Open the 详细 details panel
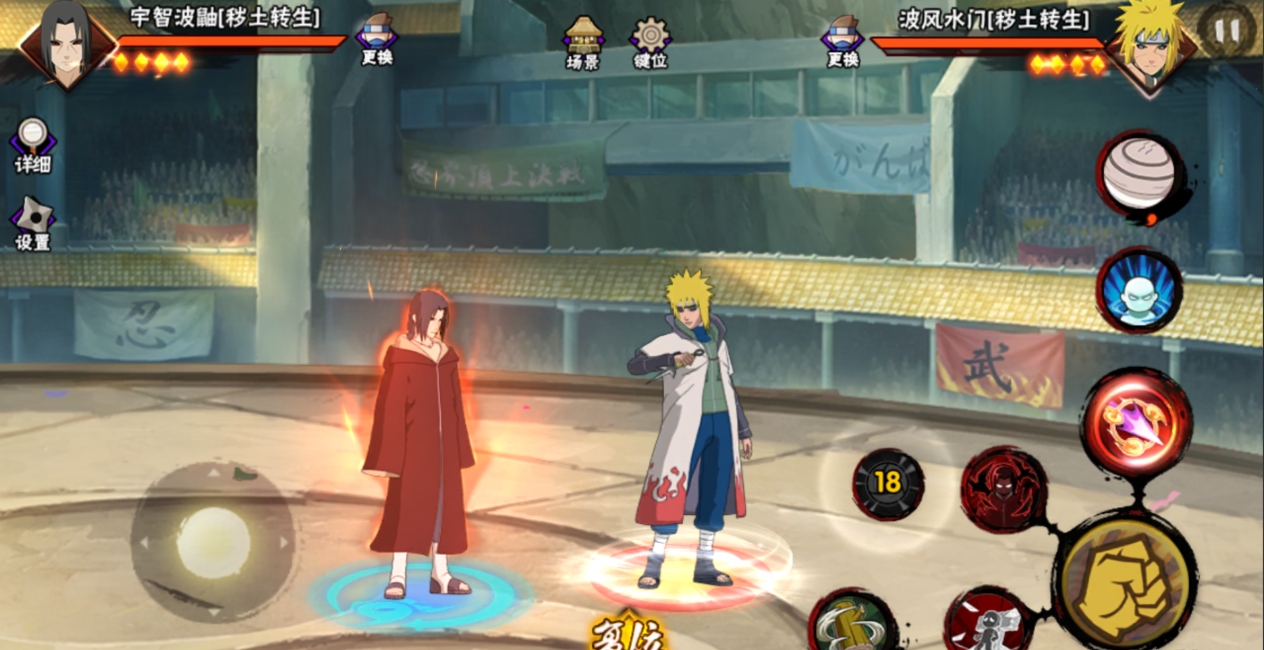1264x650 pixels. click(32, 145)
